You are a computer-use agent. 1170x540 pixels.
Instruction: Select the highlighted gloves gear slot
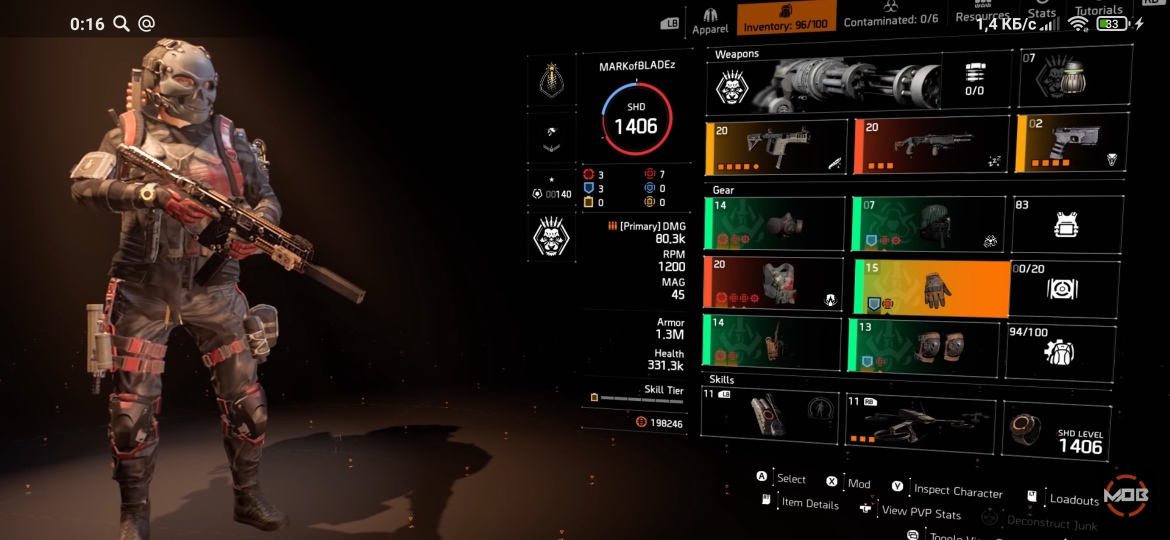(930, 288)
